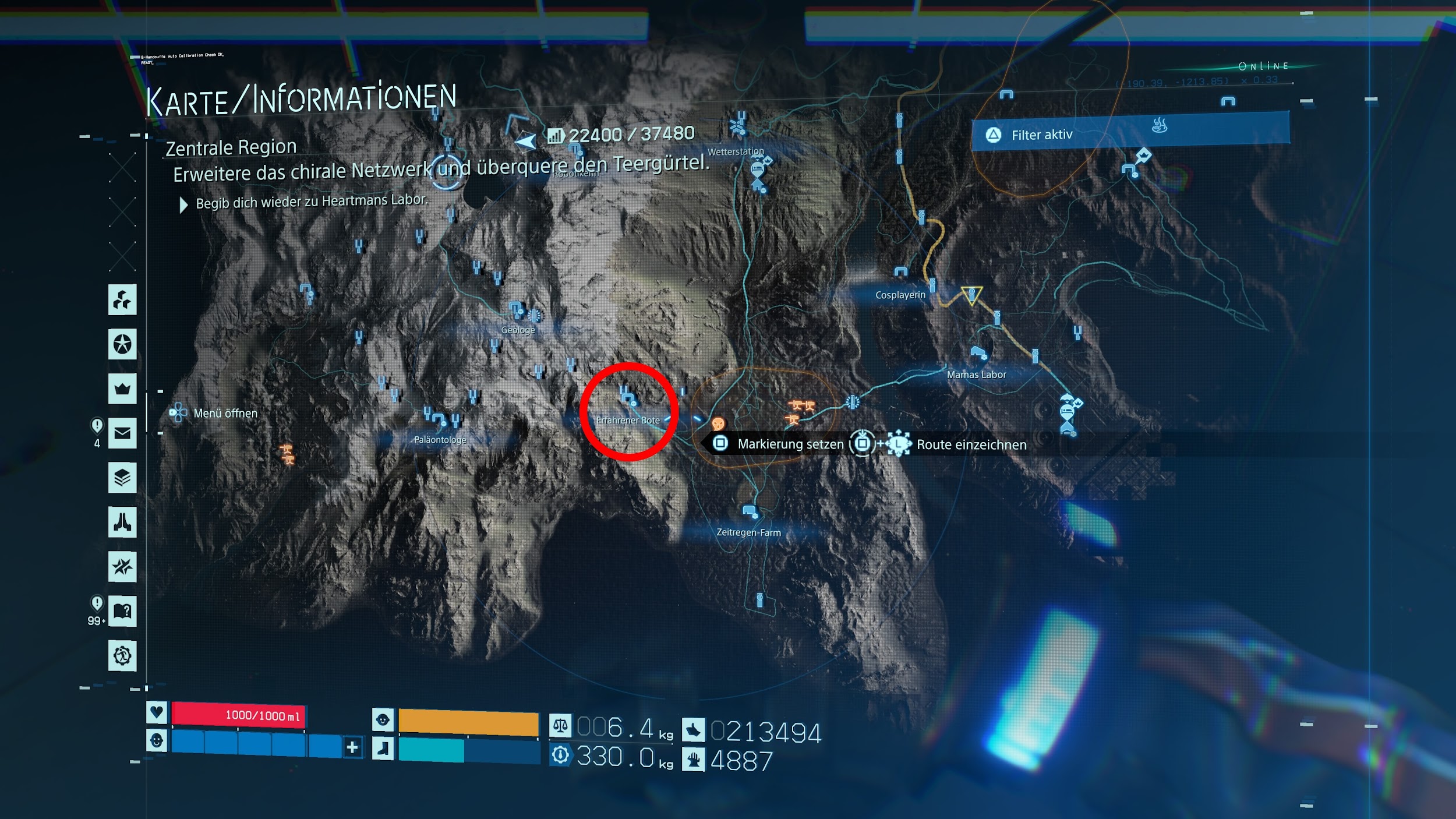
Task: Select the orange skull danger marker
Action: coord(718,423)
